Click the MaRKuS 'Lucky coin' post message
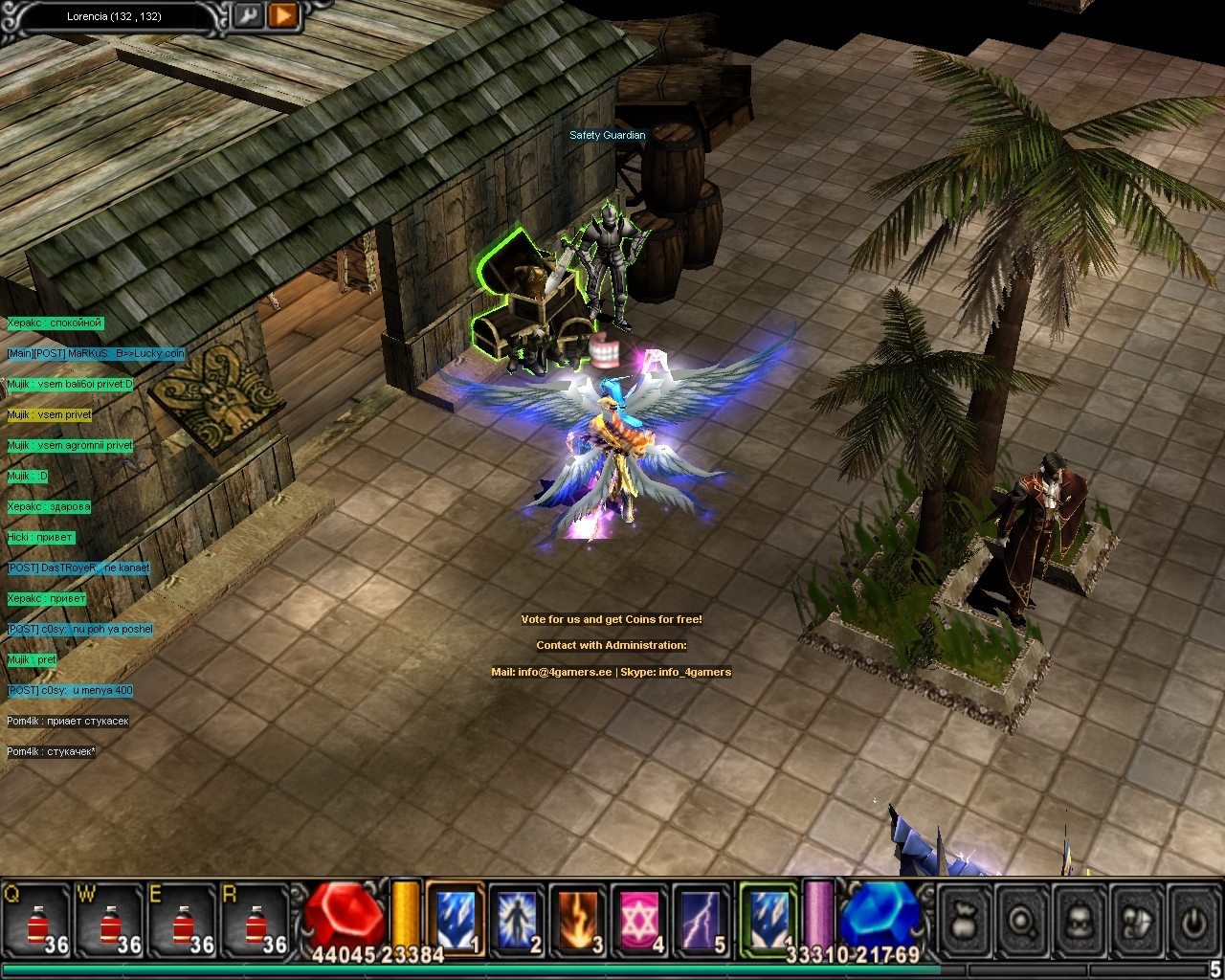Screen dimensions: 1225x980 96,353
